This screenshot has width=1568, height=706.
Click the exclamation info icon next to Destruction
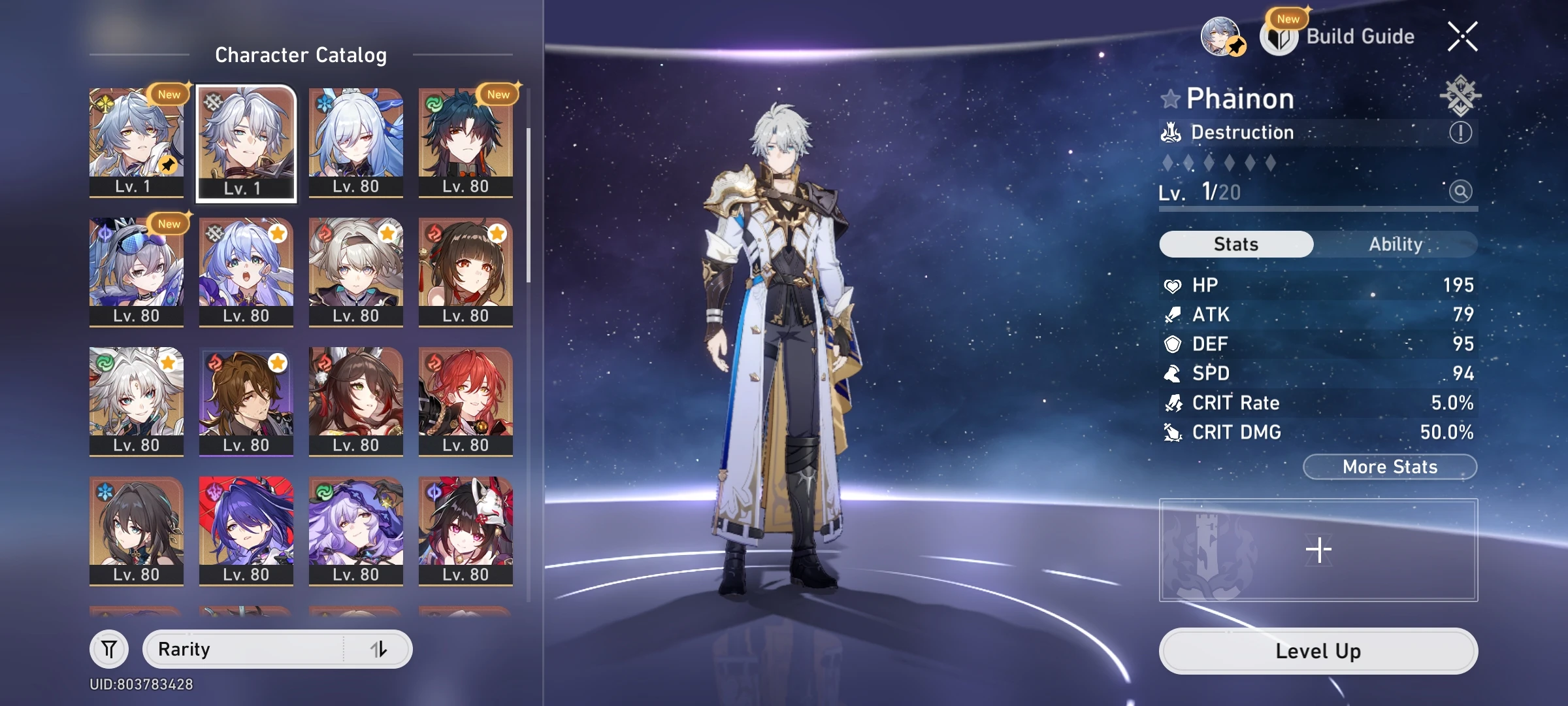pyautogui.click(x=1462, y=133)
